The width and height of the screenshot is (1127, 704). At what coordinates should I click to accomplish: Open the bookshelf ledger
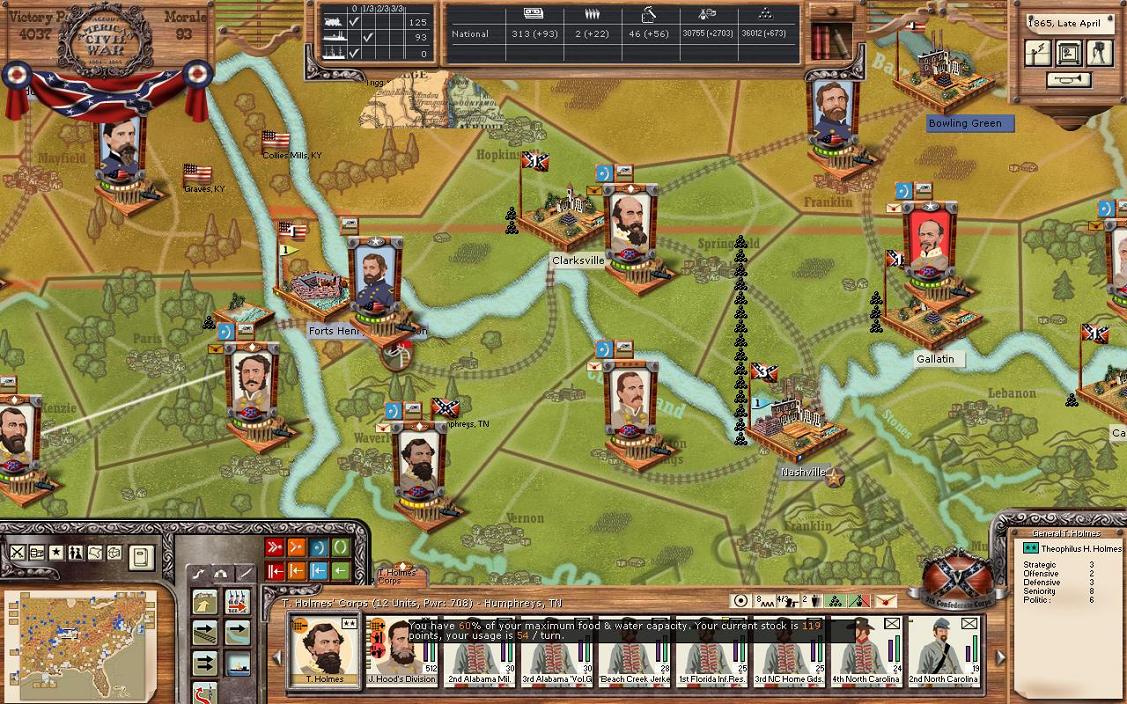point(825,41)
